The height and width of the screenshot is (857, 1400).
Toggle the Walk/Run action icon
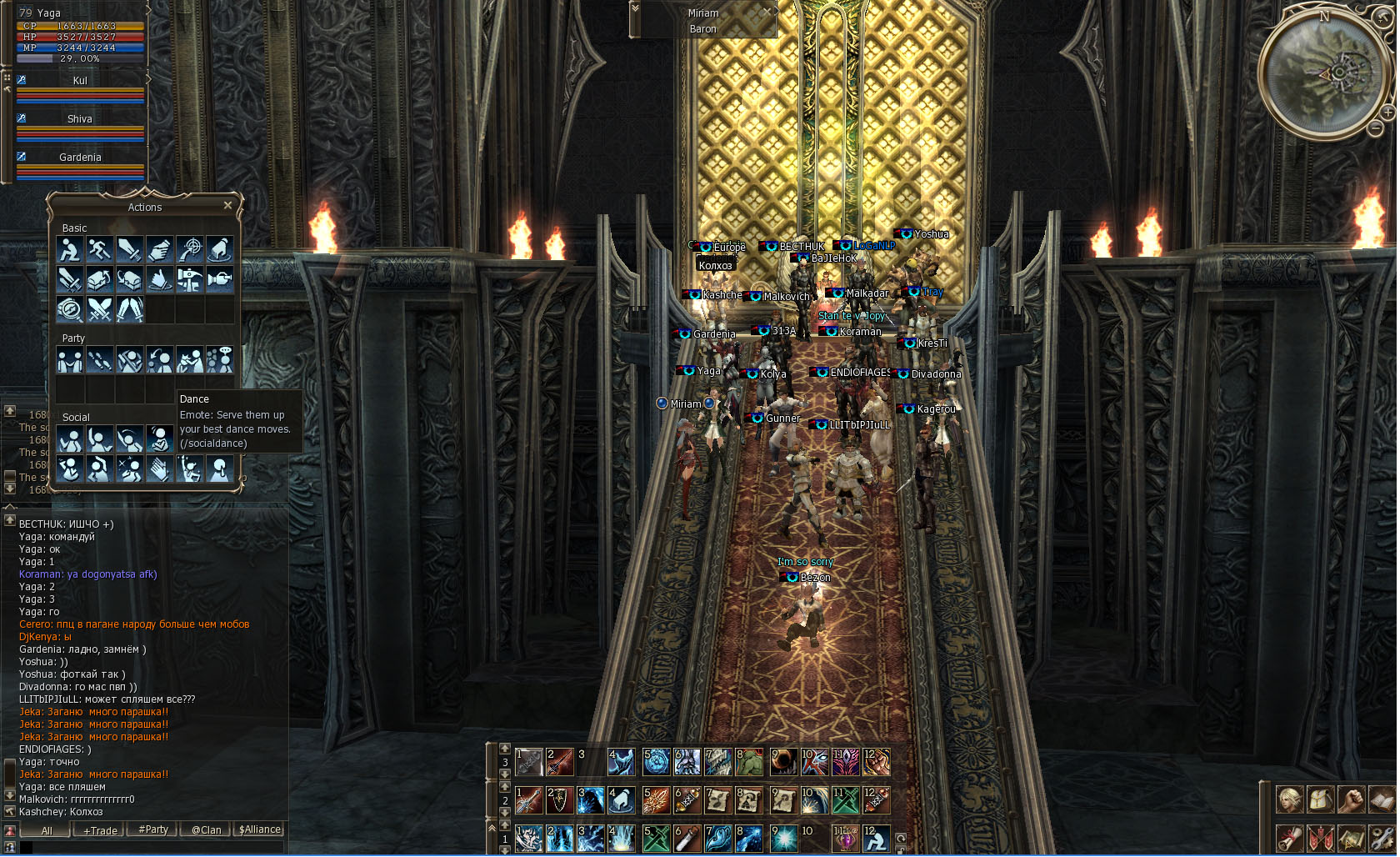coord(100,249)
